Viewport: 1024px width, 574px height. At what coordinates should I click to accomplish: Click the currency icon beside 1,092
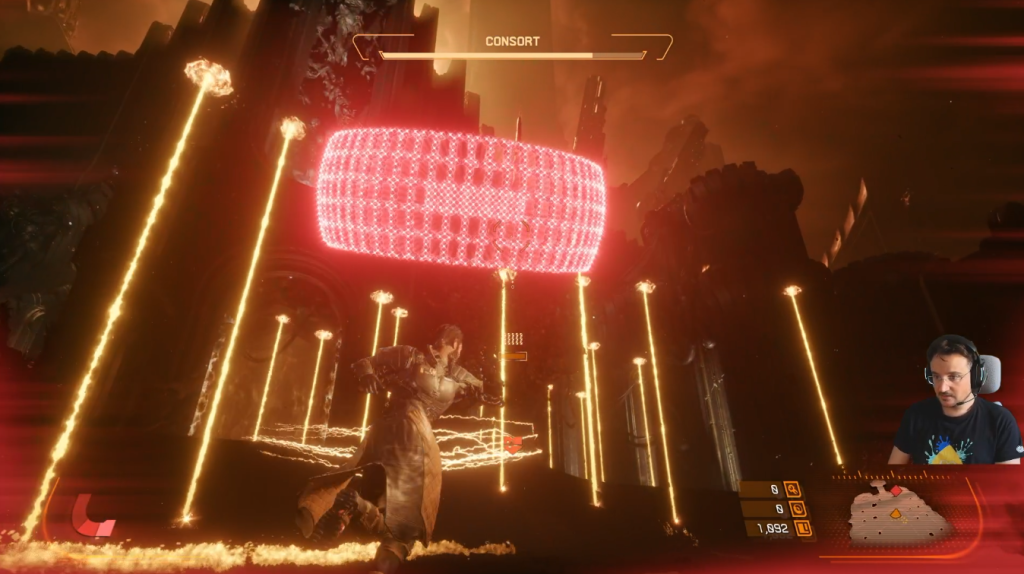(x=802, y=528)
